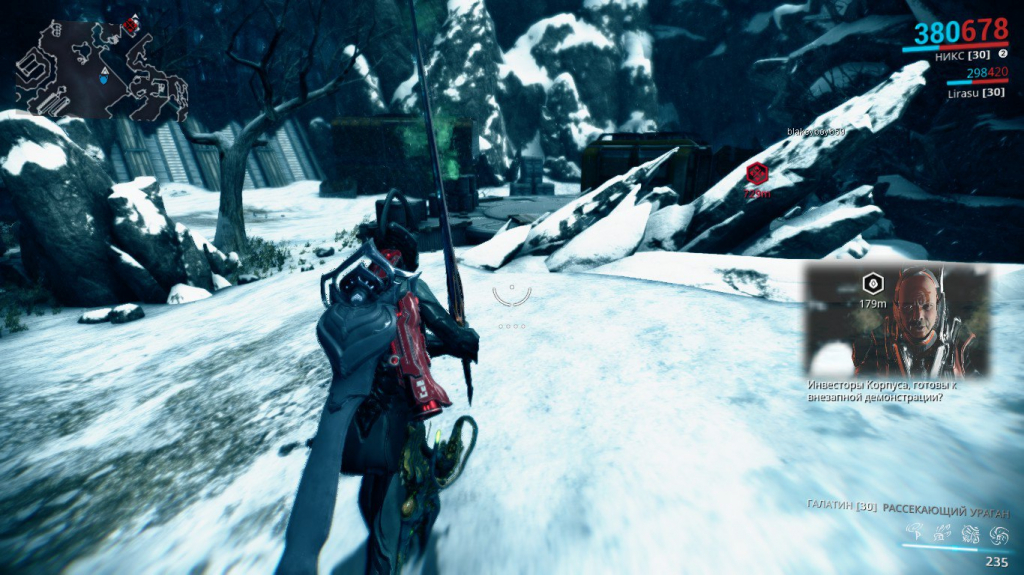Click the minimap in the corner
This screenshot has width=1024, height=575.
click(101, 67)
